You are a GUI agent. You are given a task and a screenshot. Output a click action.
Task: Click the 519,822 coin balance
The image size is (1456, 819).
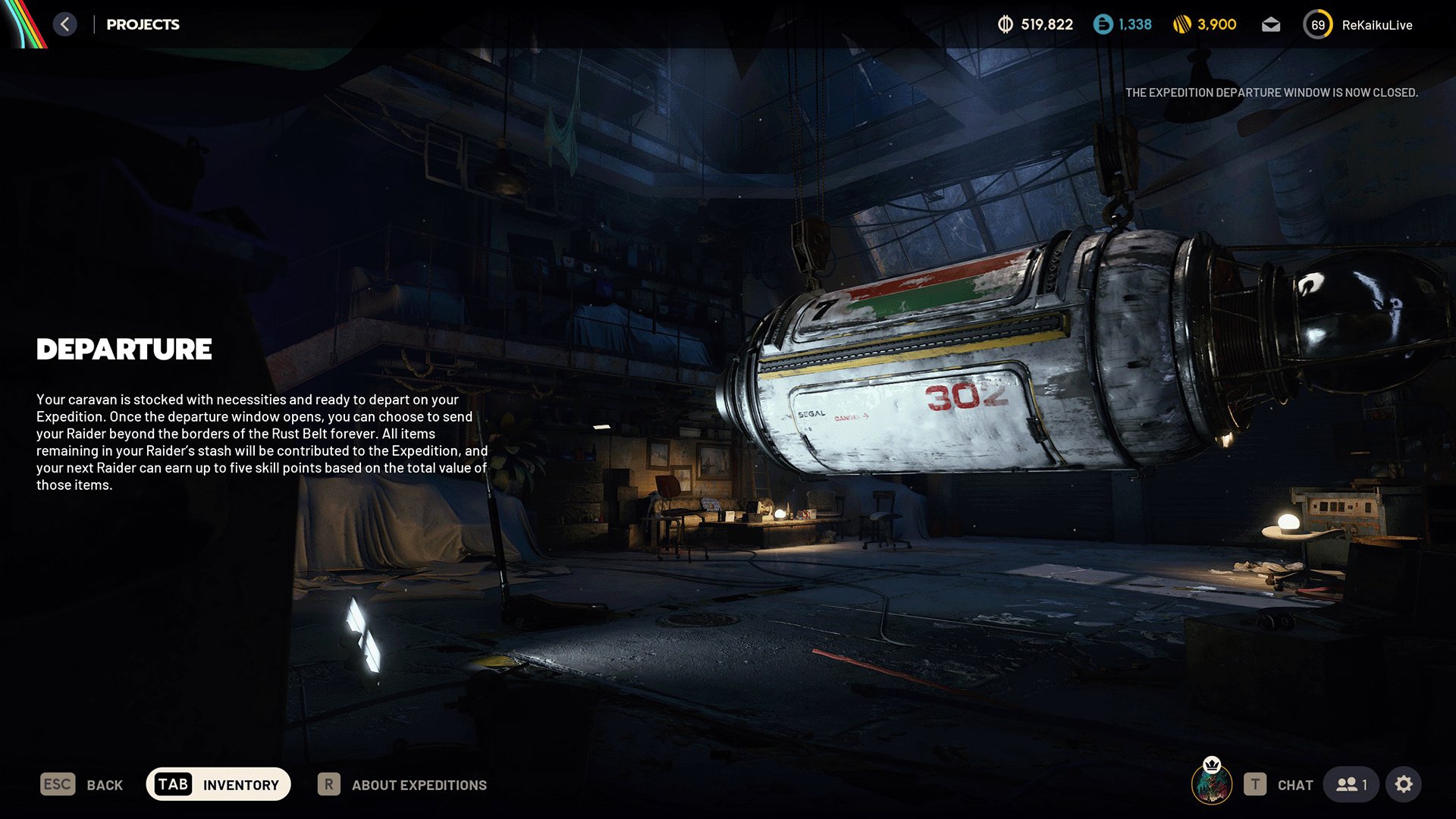tap(1035, 25)
